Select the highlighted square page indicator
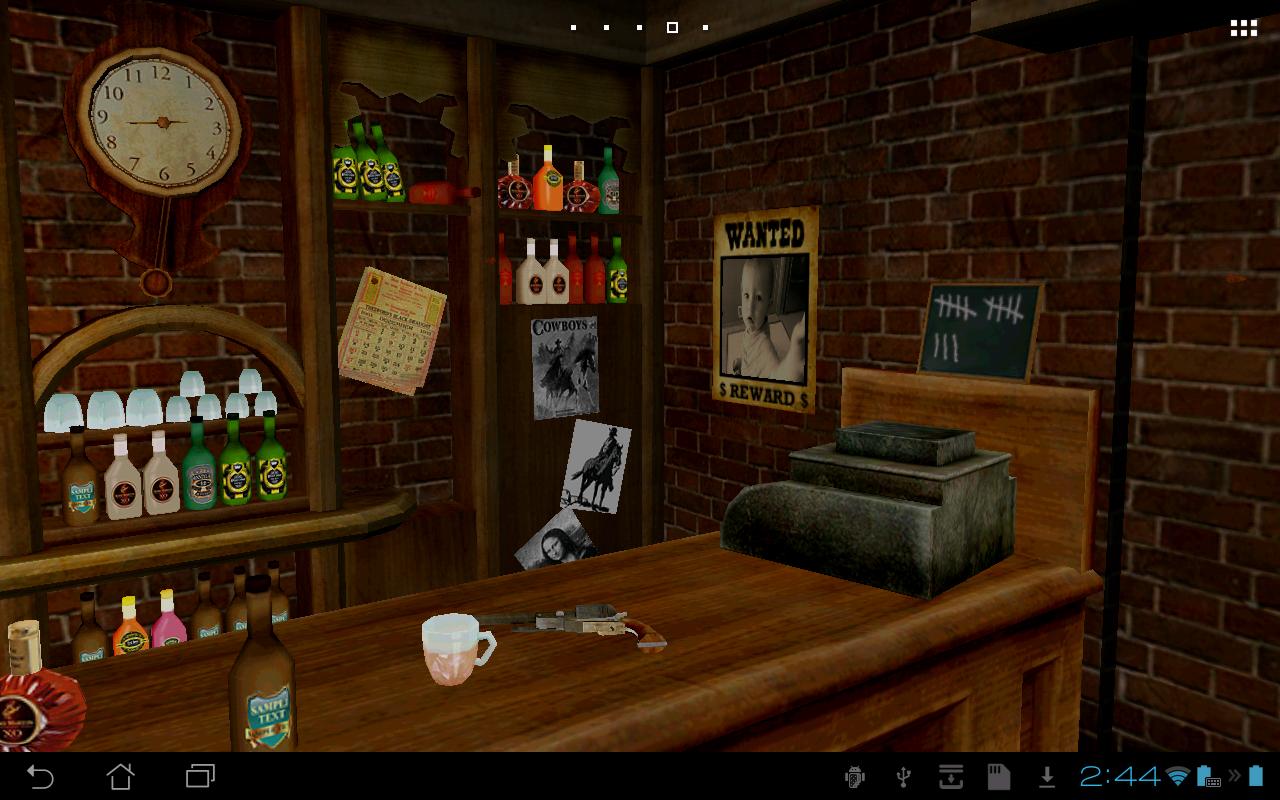 [x=672, y=28]
